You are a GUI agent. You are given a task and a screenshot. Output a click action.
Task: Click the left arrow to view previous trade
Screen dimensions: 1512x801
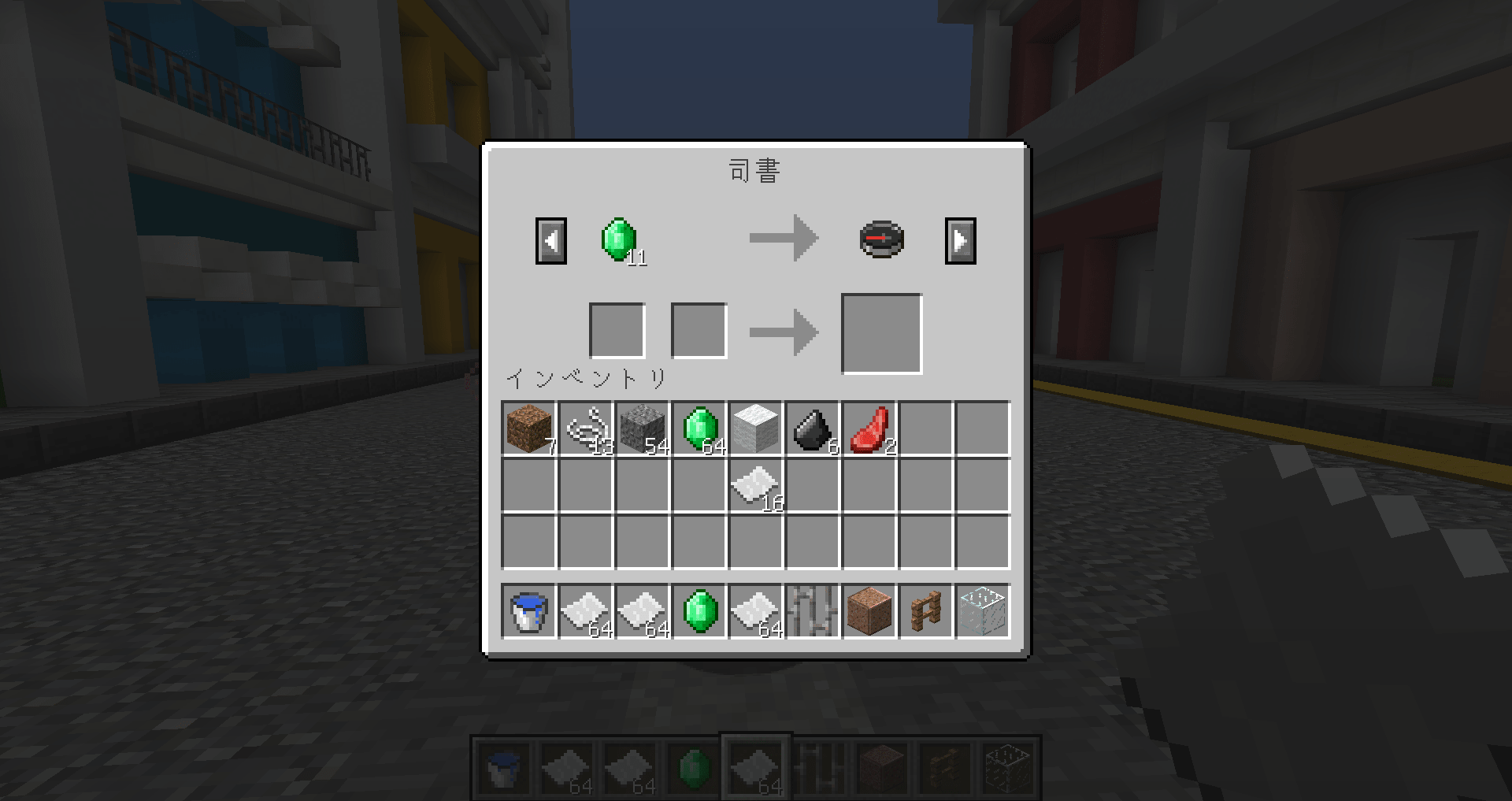[550, 239]
